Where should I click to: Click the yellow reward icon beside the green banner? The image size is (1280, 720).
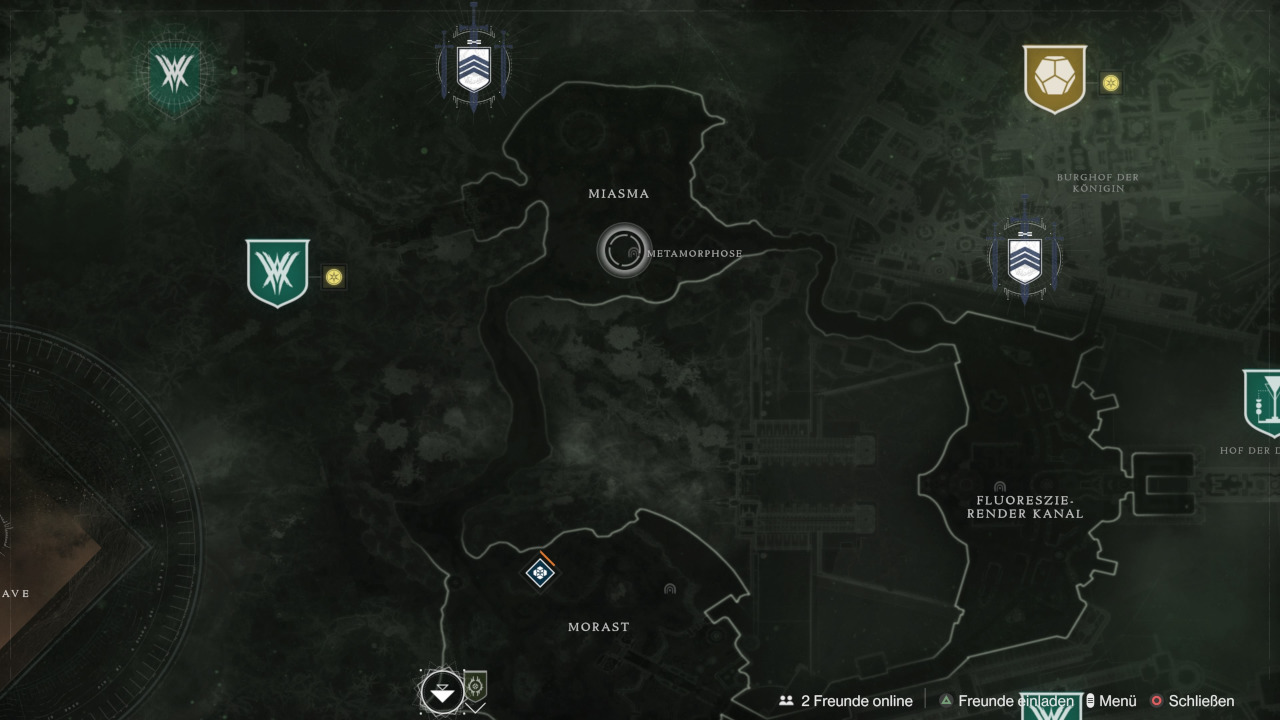coord(334,277)
